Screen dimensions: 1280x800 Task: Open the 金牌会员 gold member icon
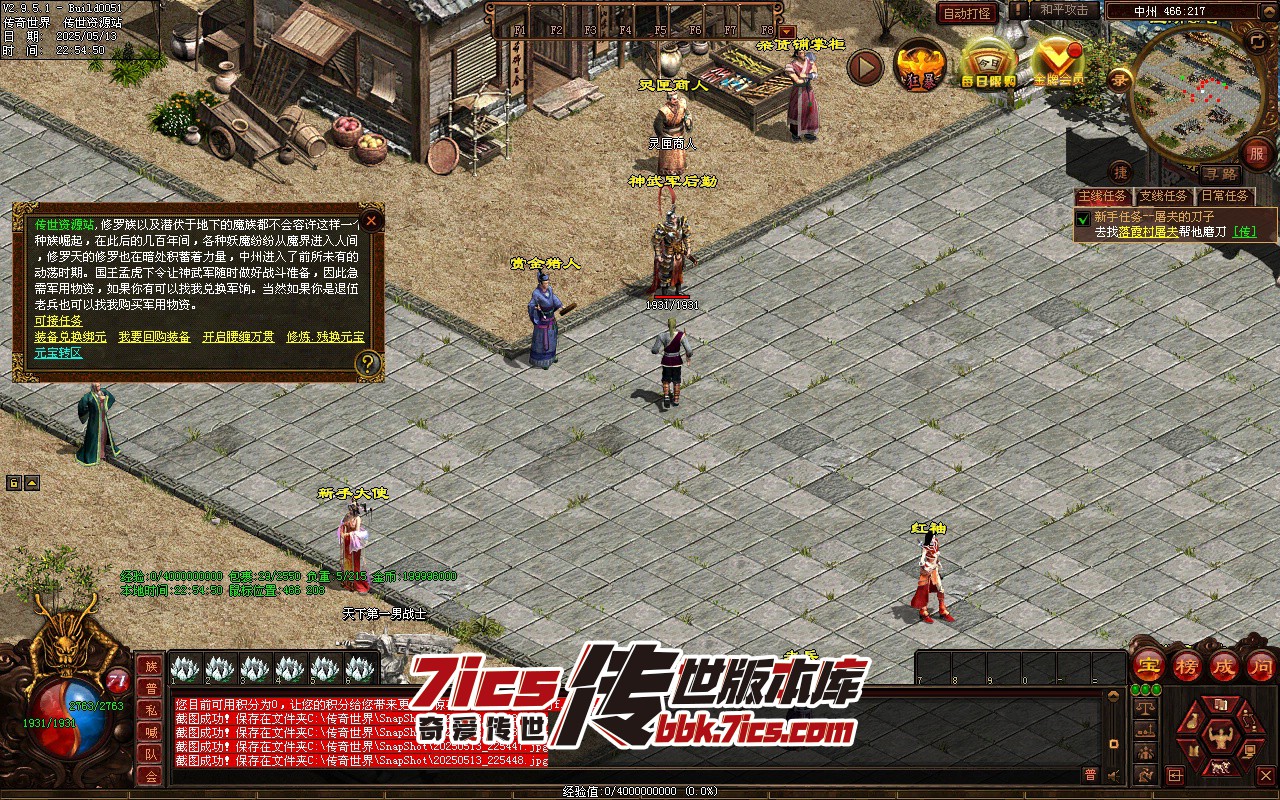(1058, 64)
